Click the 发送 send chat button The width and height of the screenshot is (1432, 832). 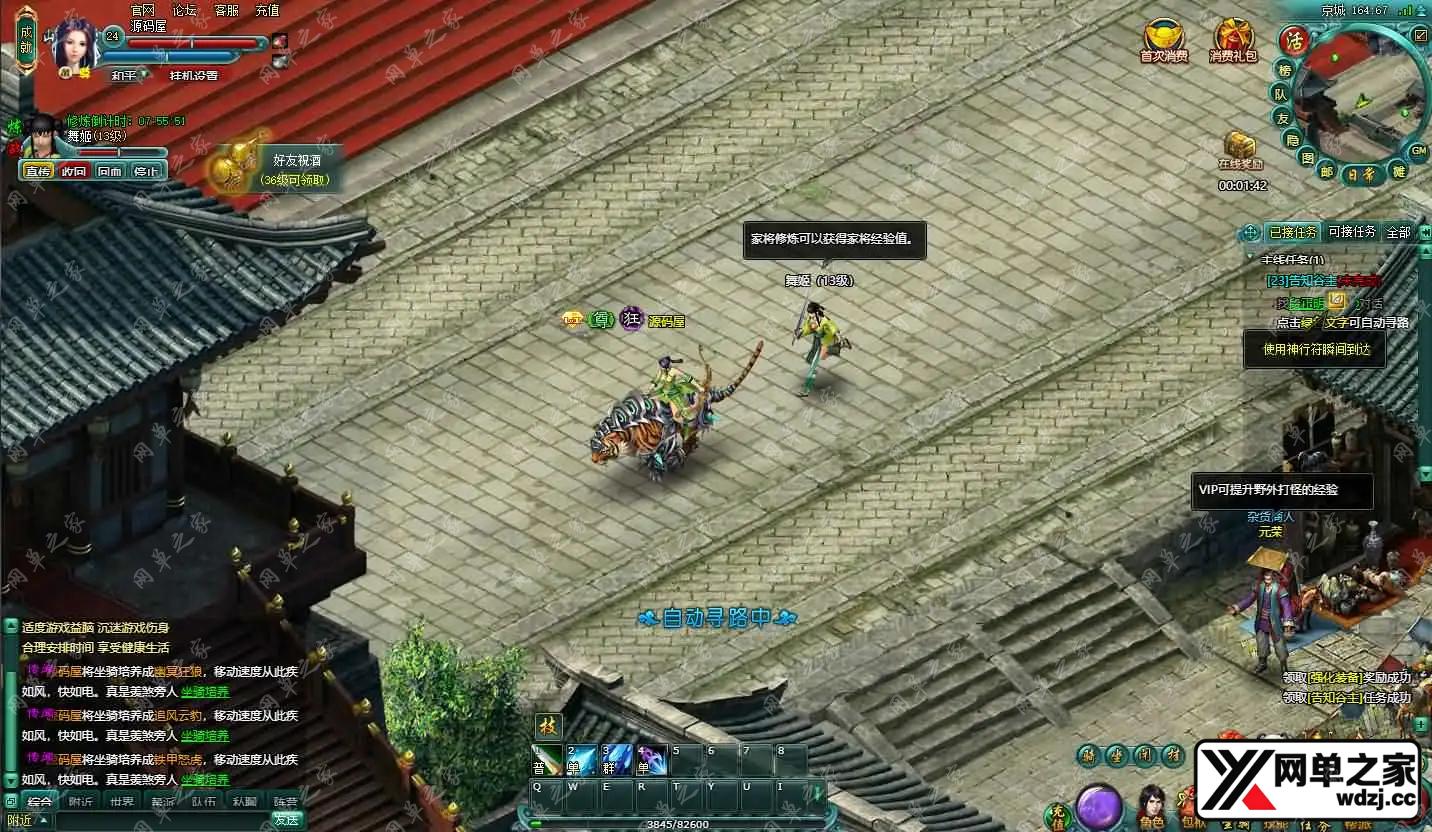287,820
